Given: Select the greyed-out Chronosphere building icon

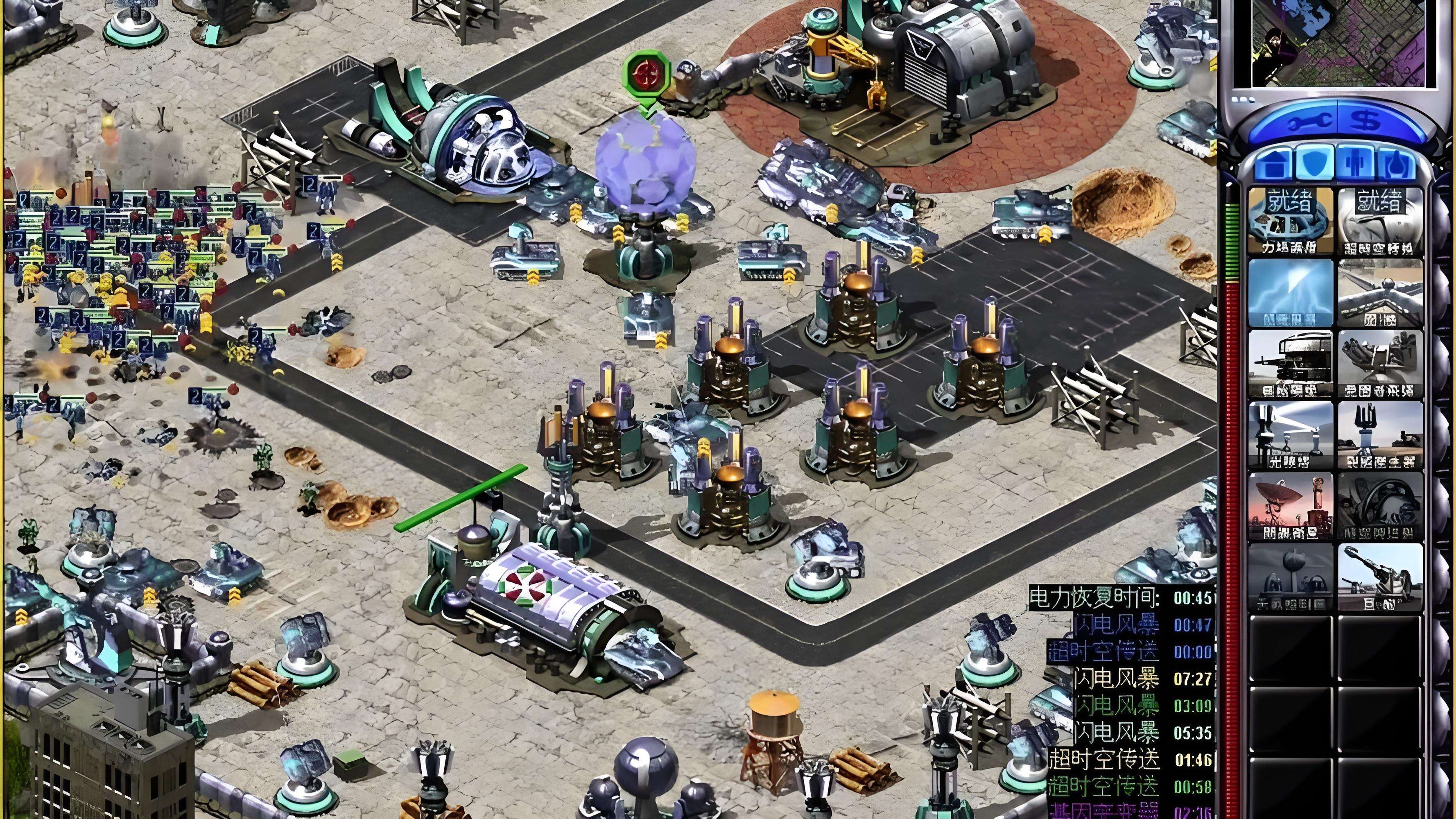Looking at the screenshot, I should 1380,507.
